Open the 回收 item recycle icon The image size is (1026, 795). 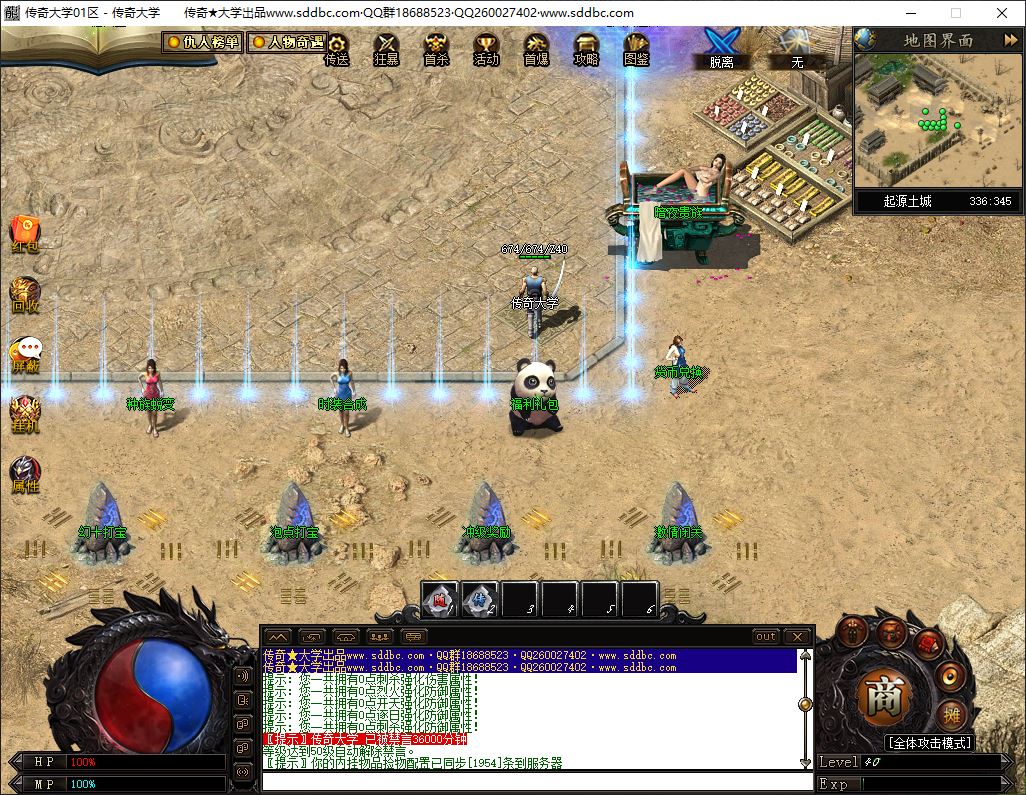click(25, 293)
